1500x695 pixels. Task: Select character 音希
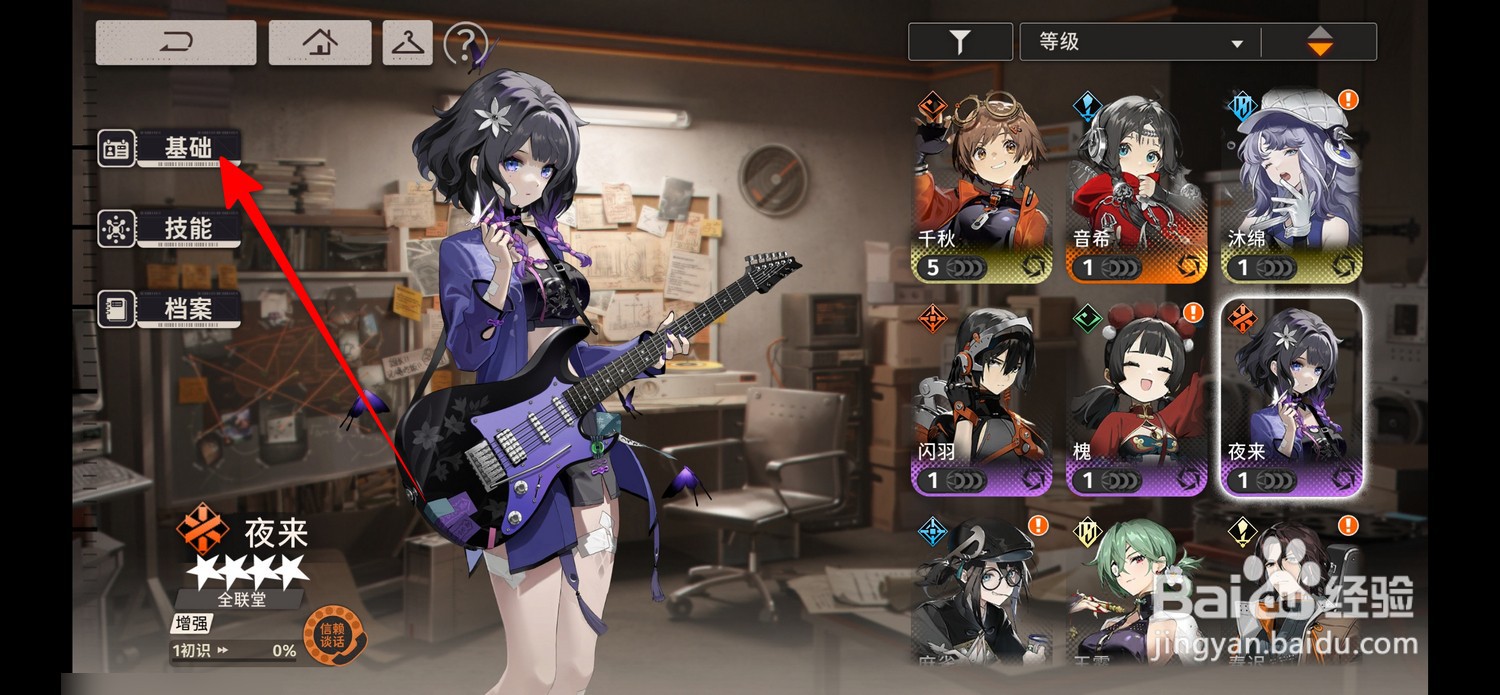pos(1136,186)
